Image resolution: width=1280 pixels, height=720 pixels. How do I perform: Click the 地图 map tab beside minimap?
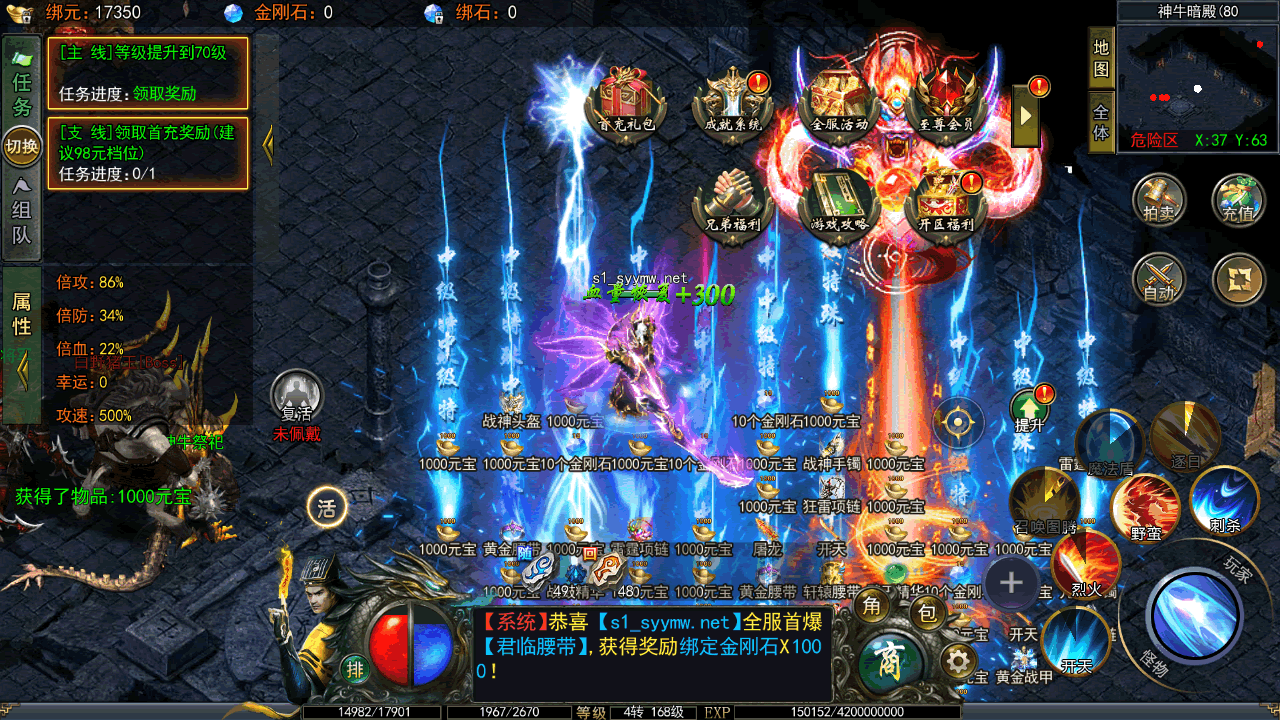point(1101,59)
